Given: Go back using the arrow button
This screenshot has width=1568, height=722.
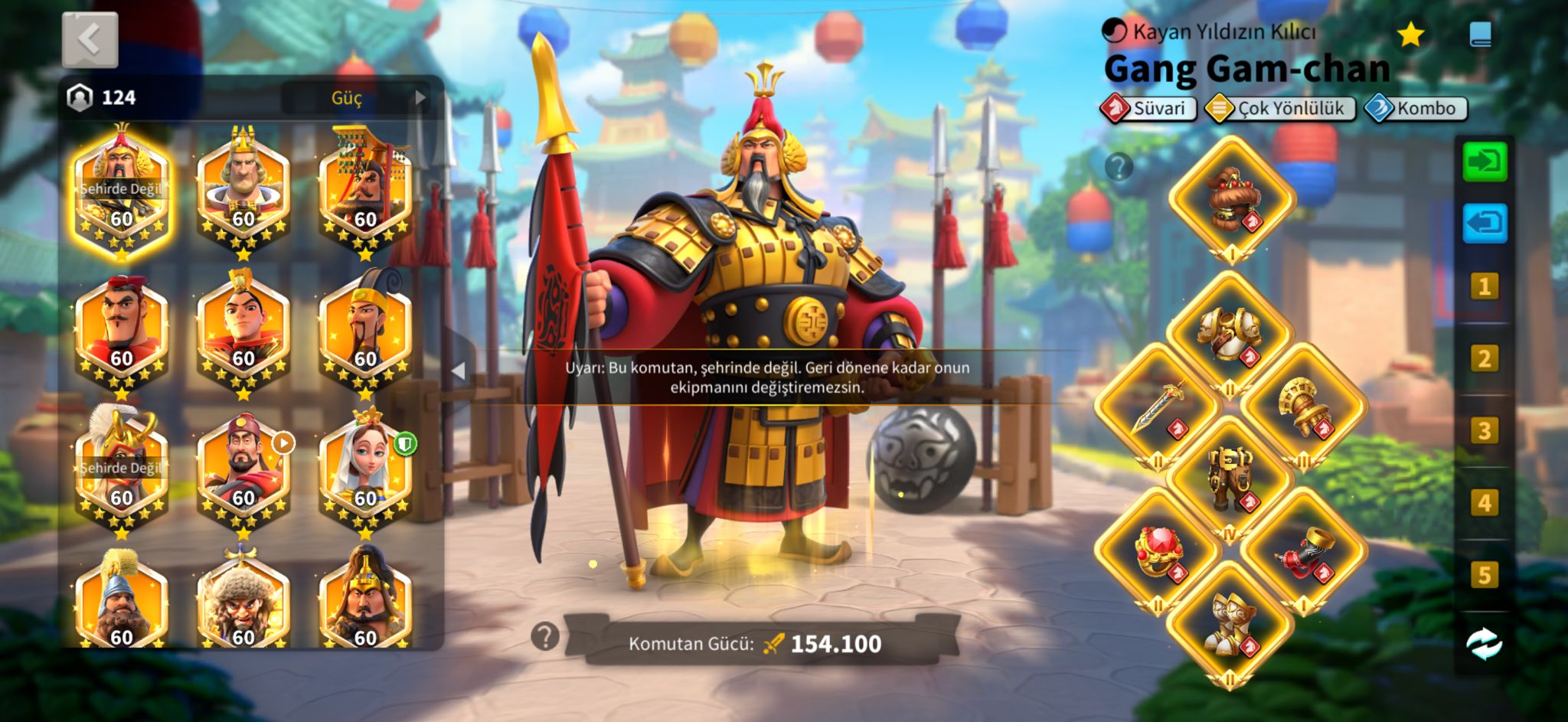Looking at the screenshot, I should (x=90, y=39).
